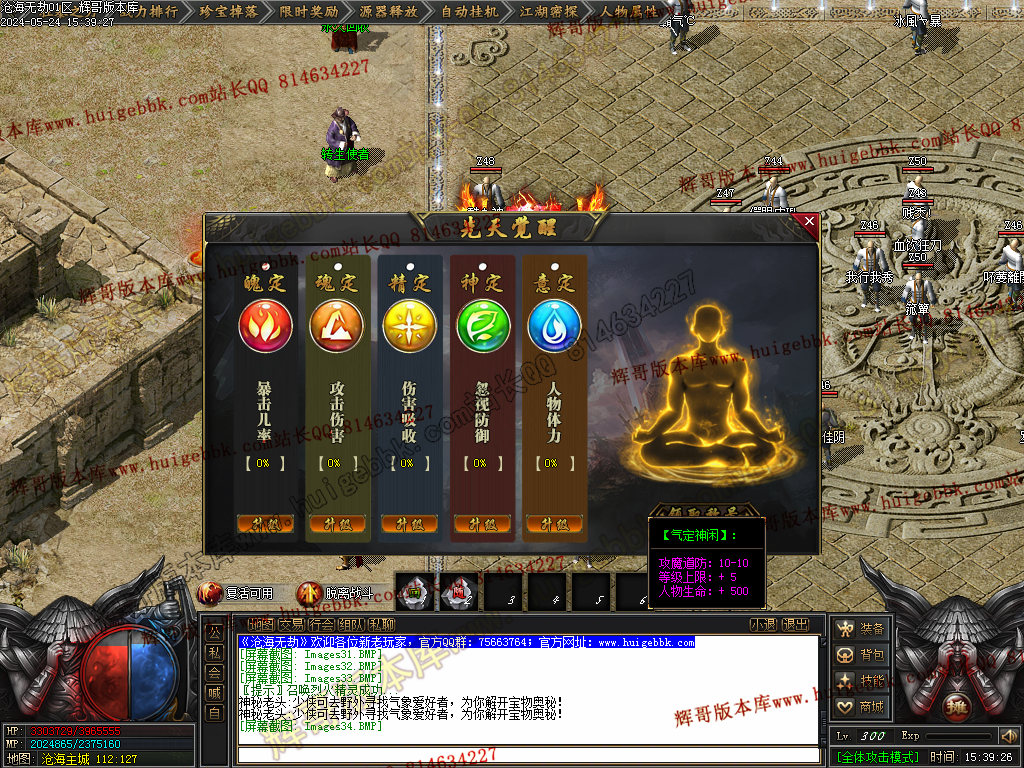The image size is (1024, 768).
Task: Select the green leaf 神定 orb
Action: click(483, 327)
